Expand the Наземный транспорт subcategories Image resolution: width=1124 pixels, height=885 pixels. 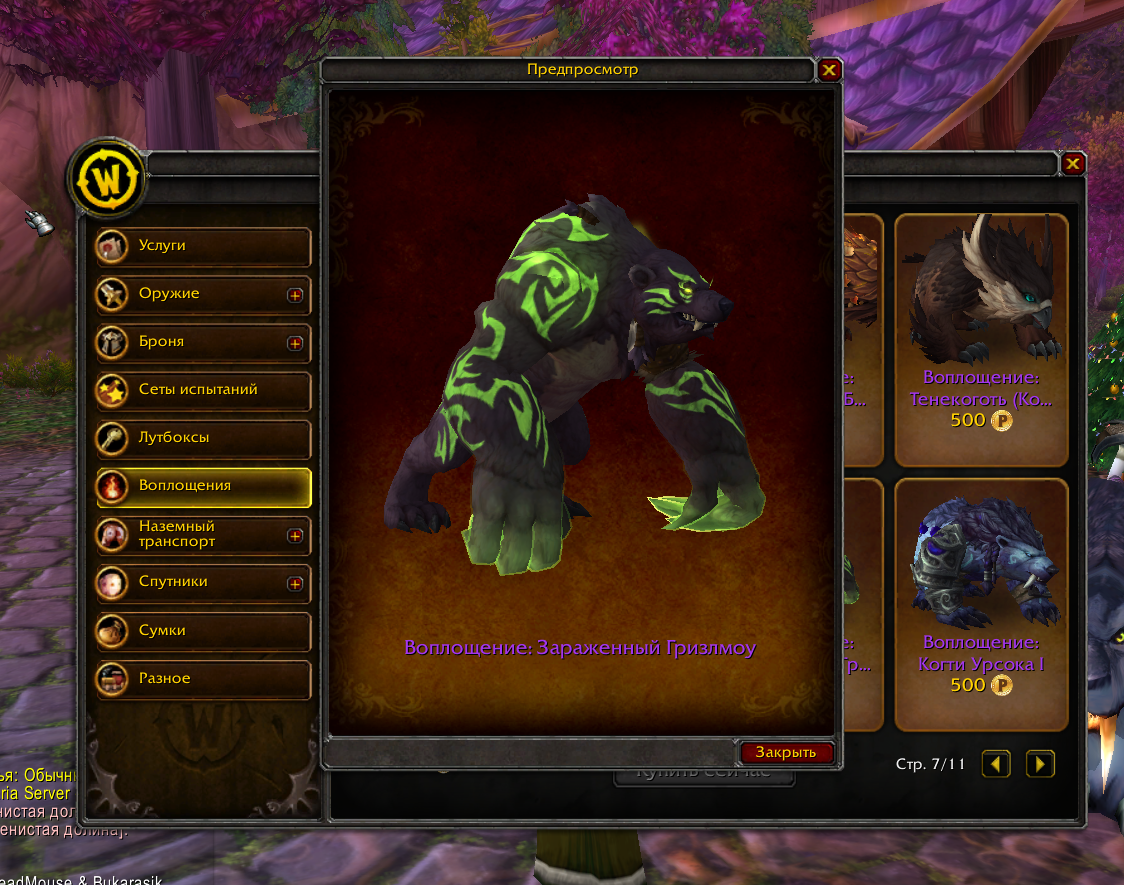pos(295,535)
